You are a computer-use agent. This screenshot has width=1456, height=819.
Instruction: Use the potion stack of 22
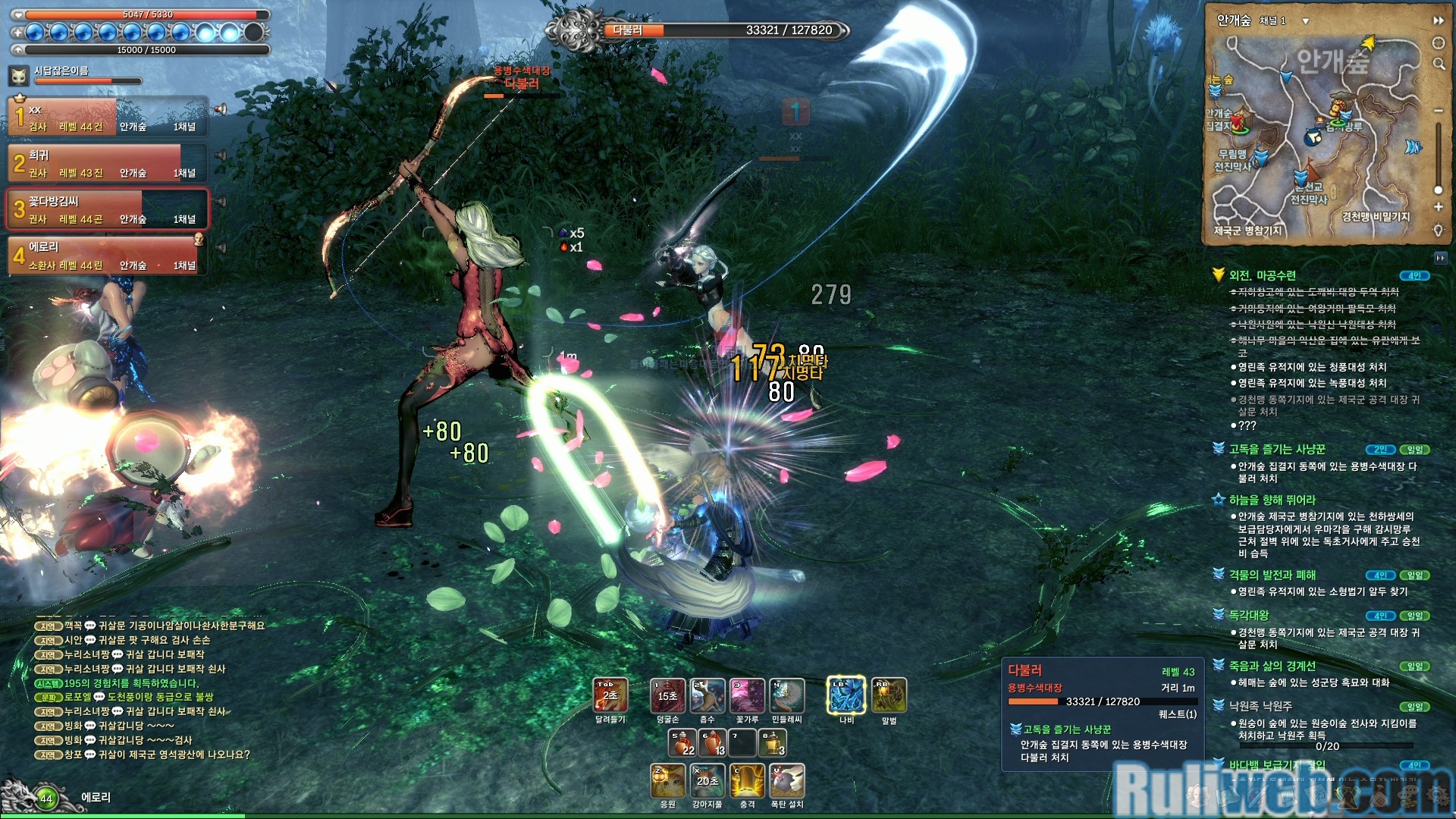click(x=682, y=742)
